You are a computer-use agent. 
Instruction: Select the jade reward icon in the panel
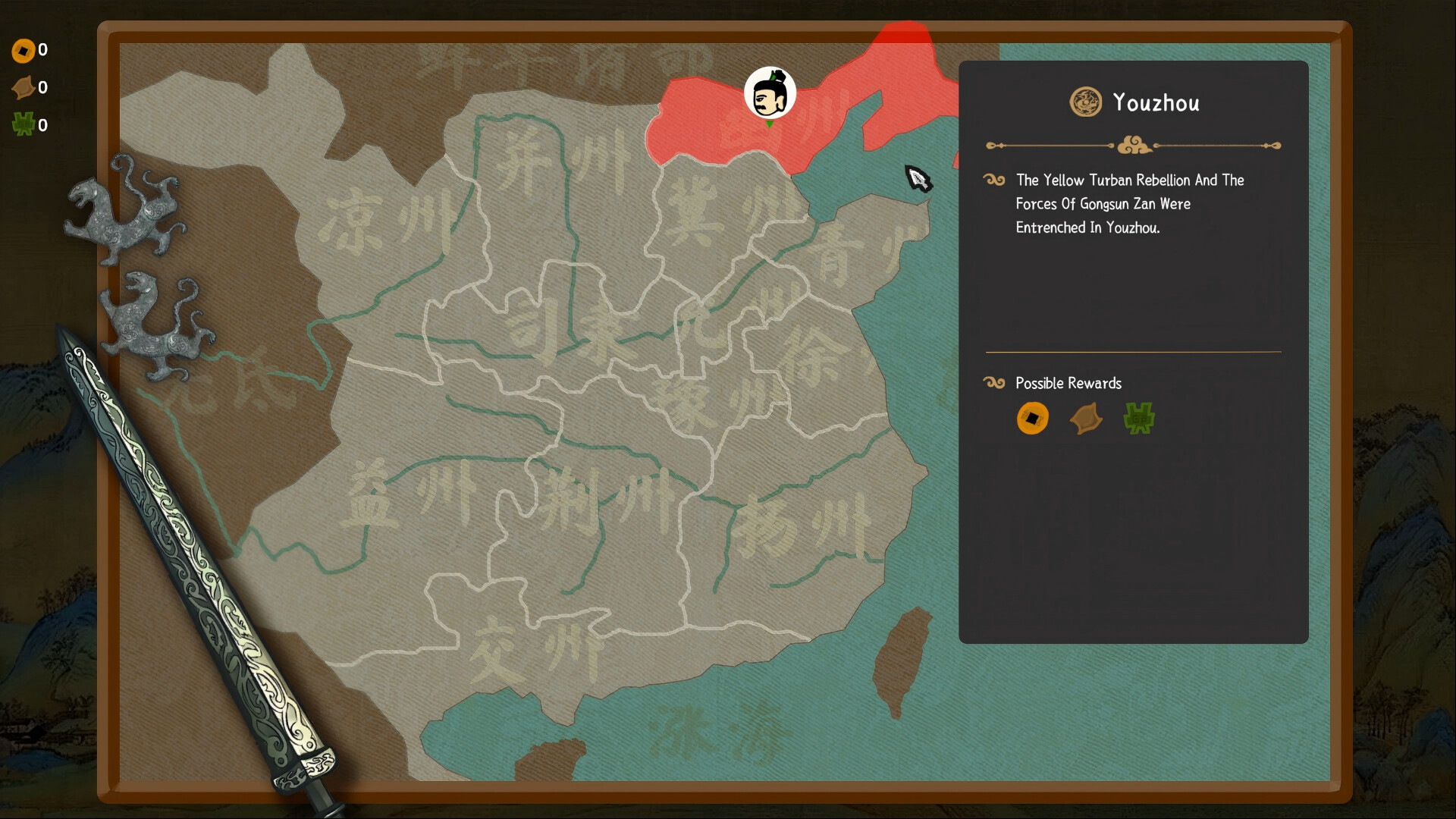(x=1138, y=419)
